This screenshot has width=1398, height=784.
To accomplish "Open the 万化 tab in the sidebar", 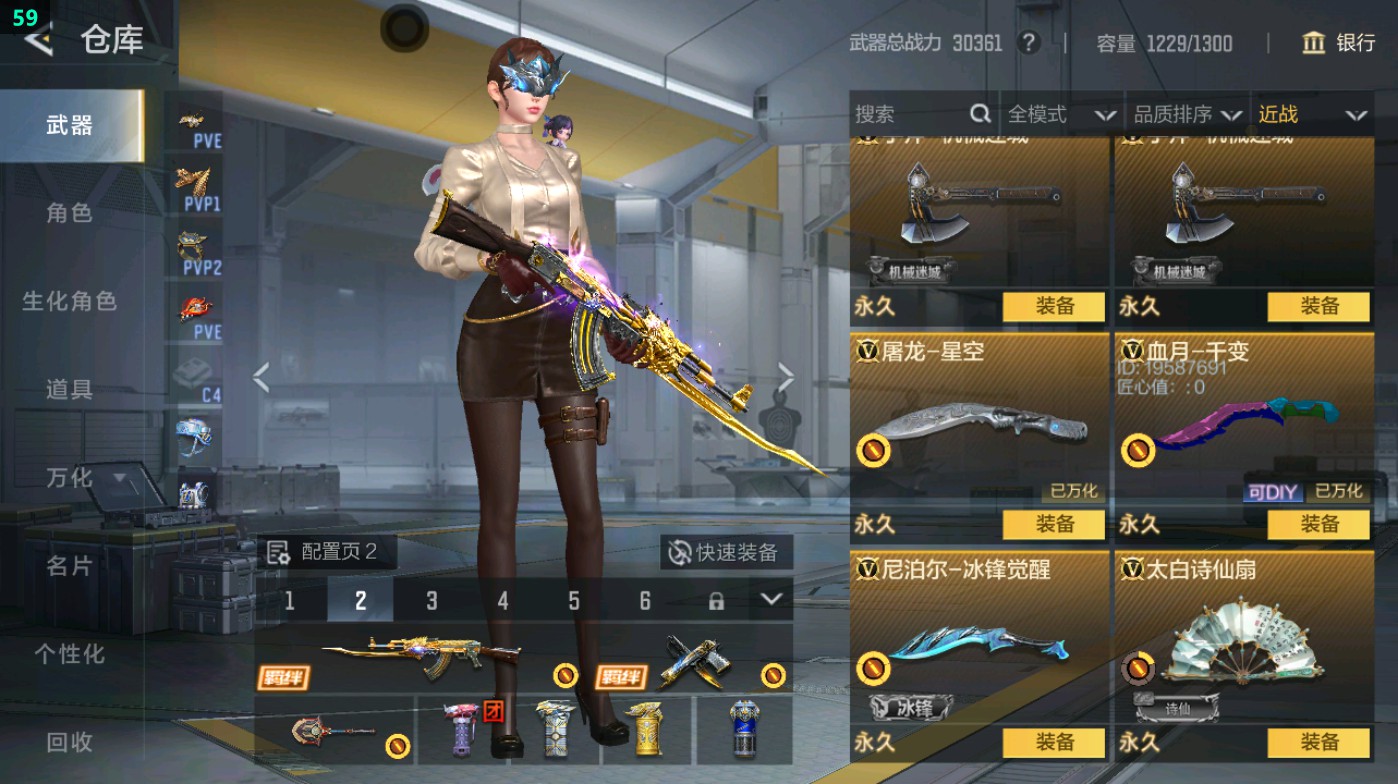I will click(x=70, y=478).
